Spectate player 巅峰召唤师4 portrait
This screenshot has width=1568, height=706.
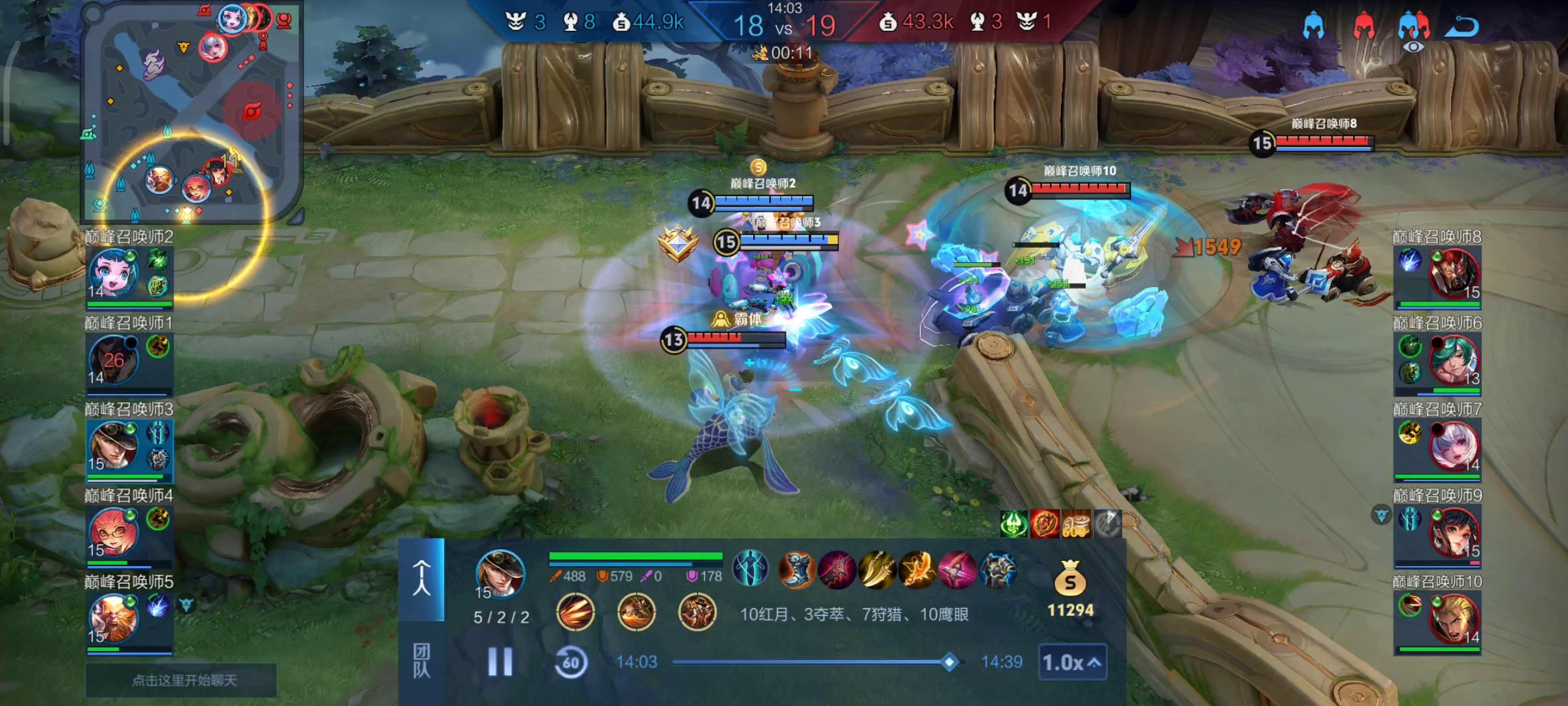coord(113,531)
